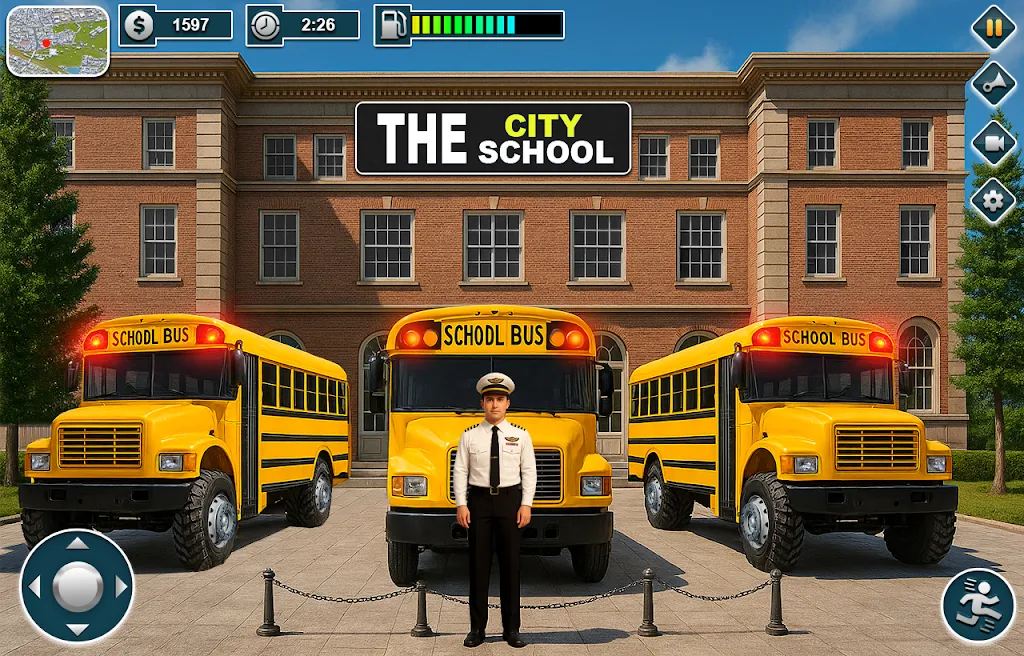Screen dimensions: 1024x656
Task: Click the movement joystick pad
Action: (77, 586)
